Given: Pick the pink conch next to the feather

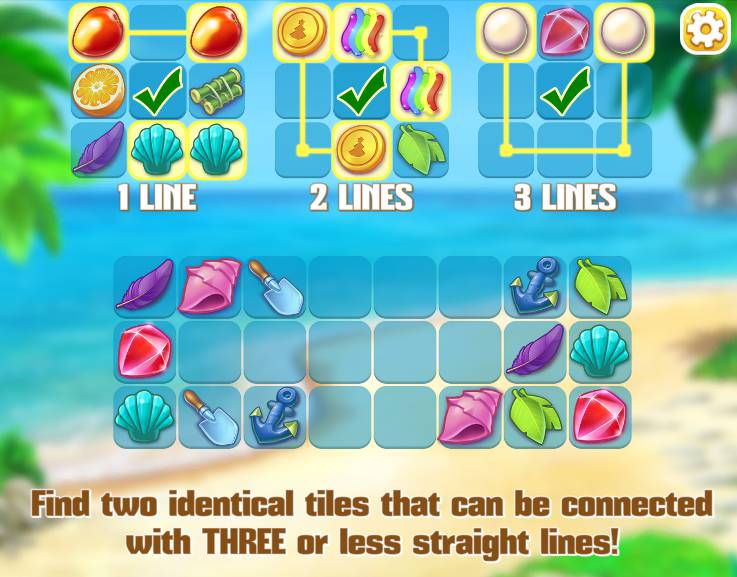Looking at the screenshot, I should [210, 287].
